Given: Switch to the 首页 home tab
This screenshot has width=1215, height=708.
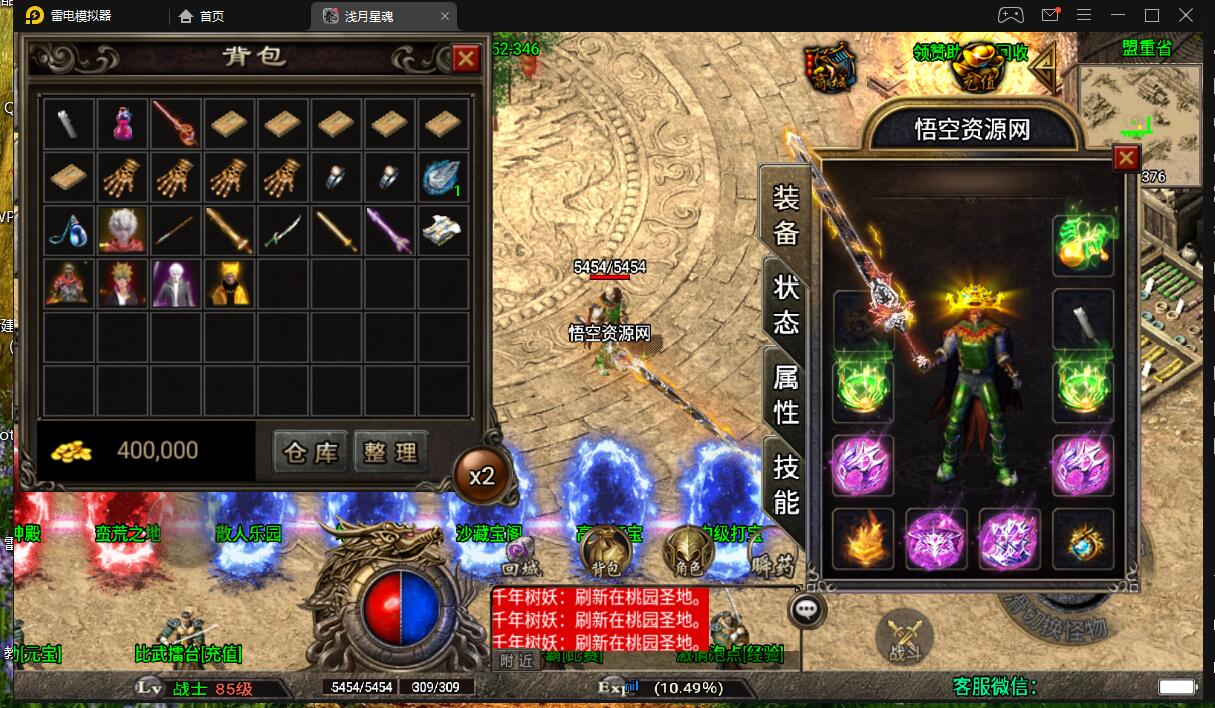Looking at the screenshot, I should pos(201,16).
